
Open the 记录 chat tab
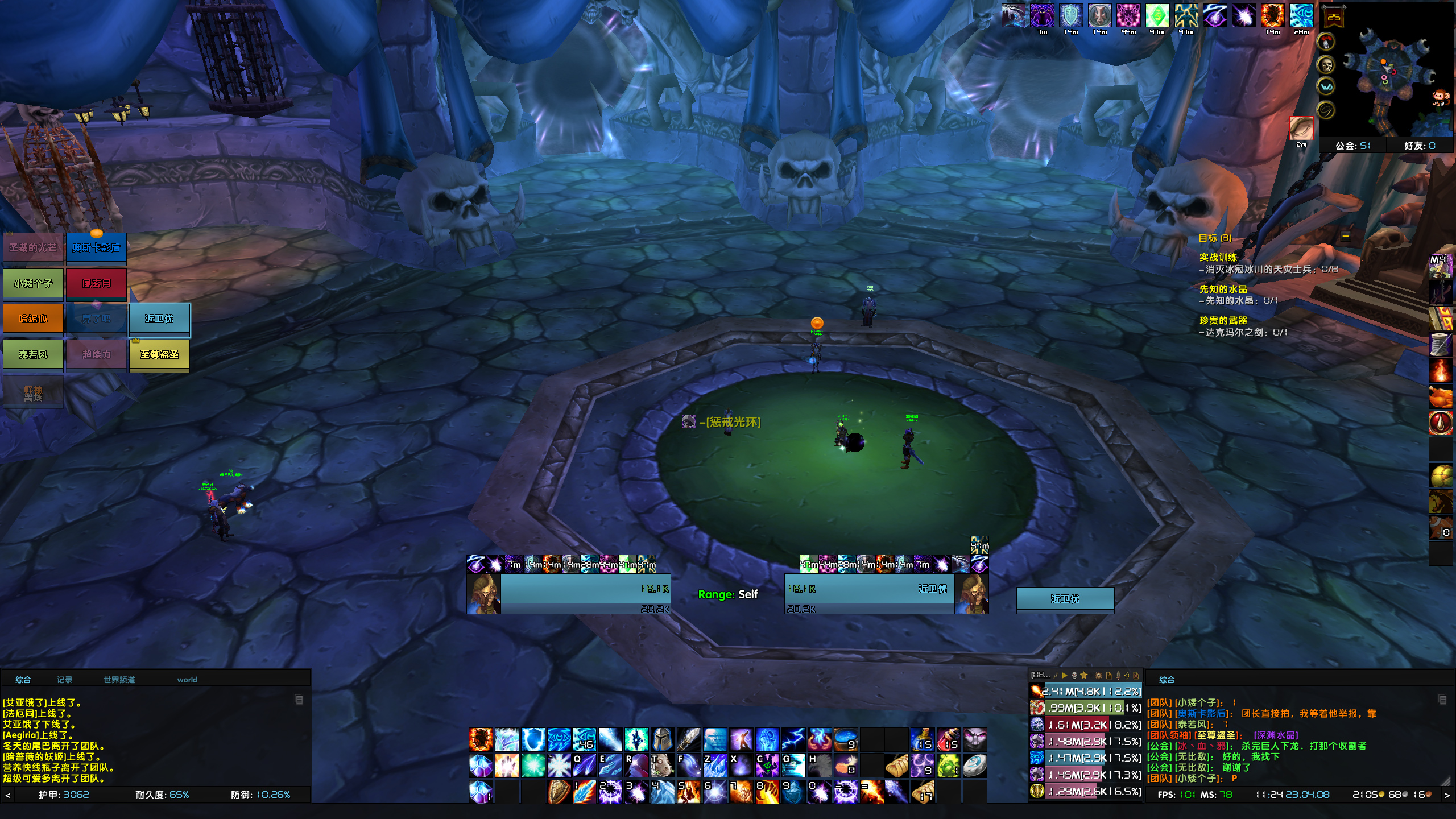coord(64,680)
